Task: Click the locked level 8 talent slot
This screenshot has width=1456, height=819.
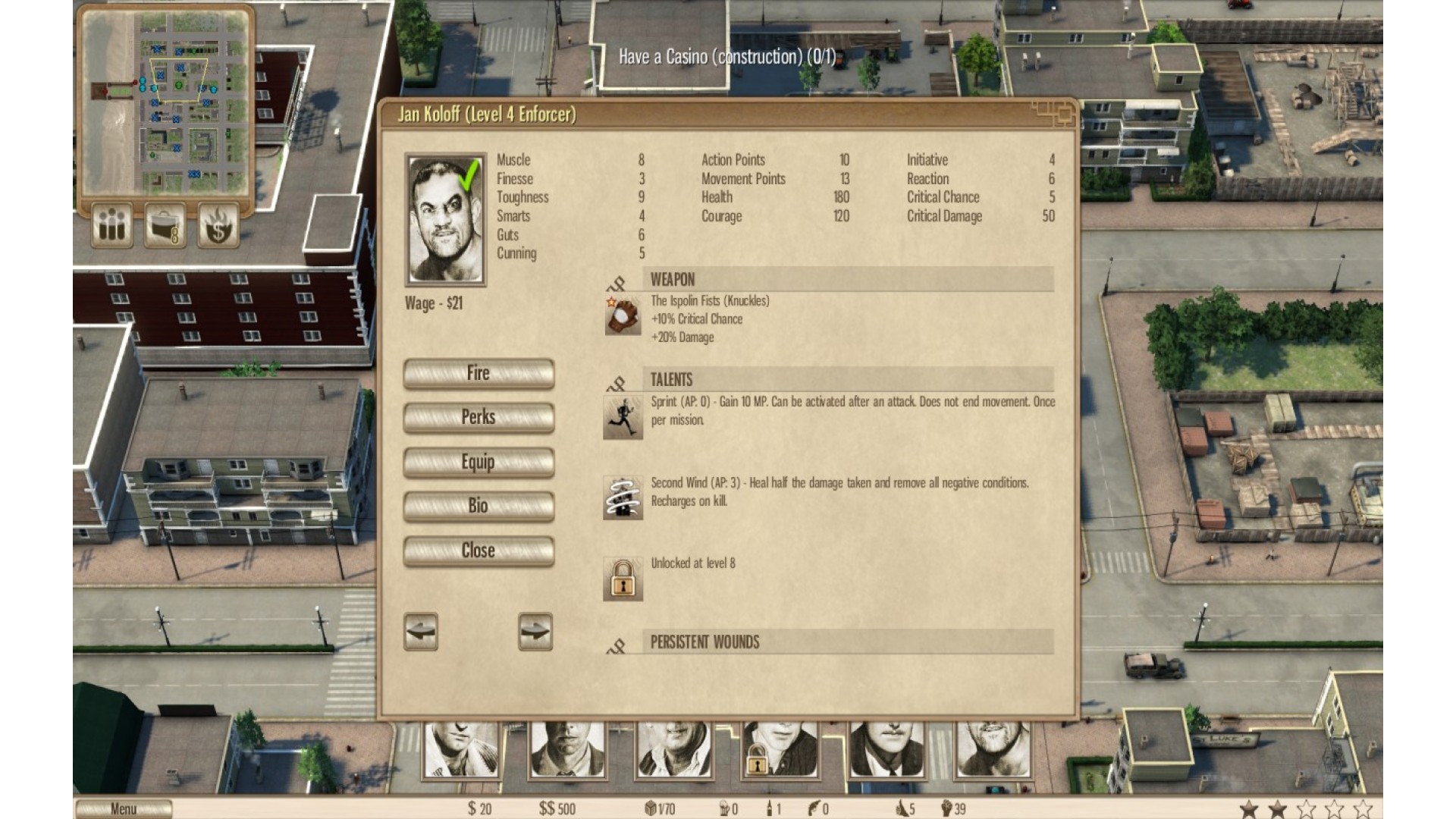Action: point(623,579)
